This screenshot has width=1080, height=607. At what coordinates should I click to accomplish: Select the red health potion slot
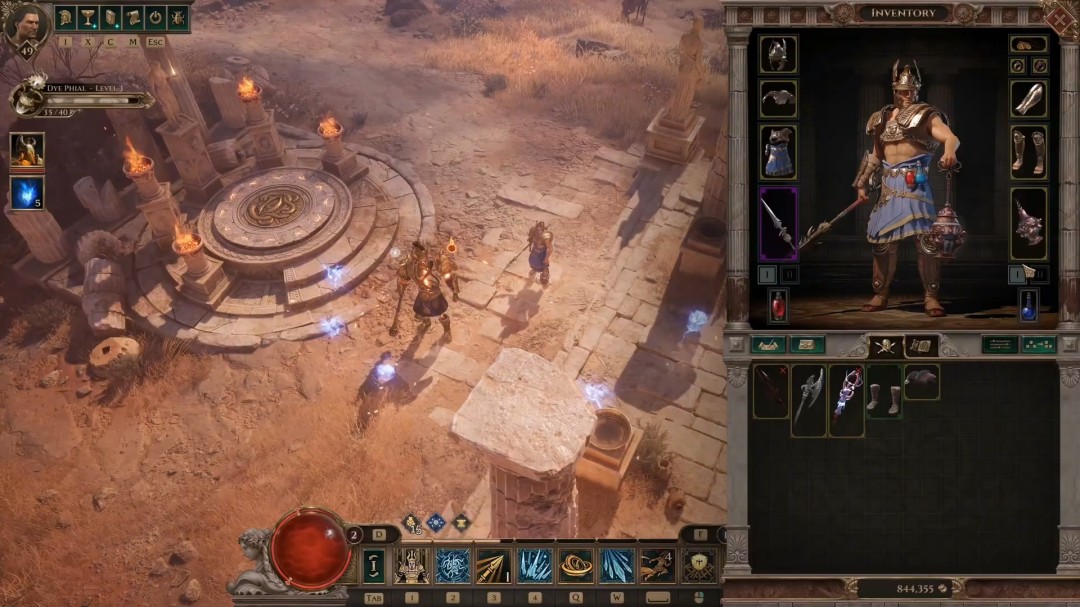point(778,305)
